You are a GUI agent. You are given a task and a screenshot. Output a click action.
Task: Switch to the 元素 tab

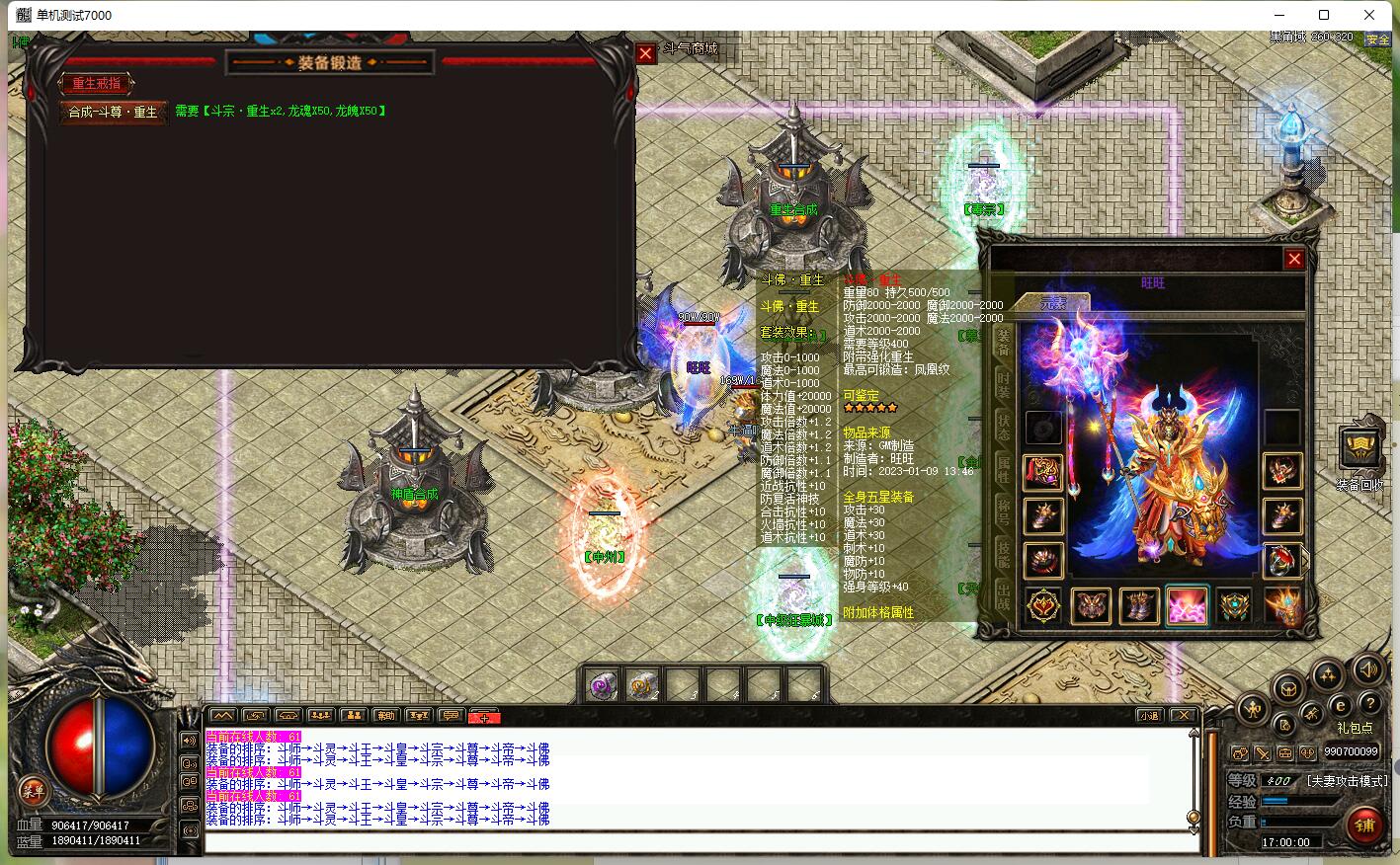(1053, 304)
